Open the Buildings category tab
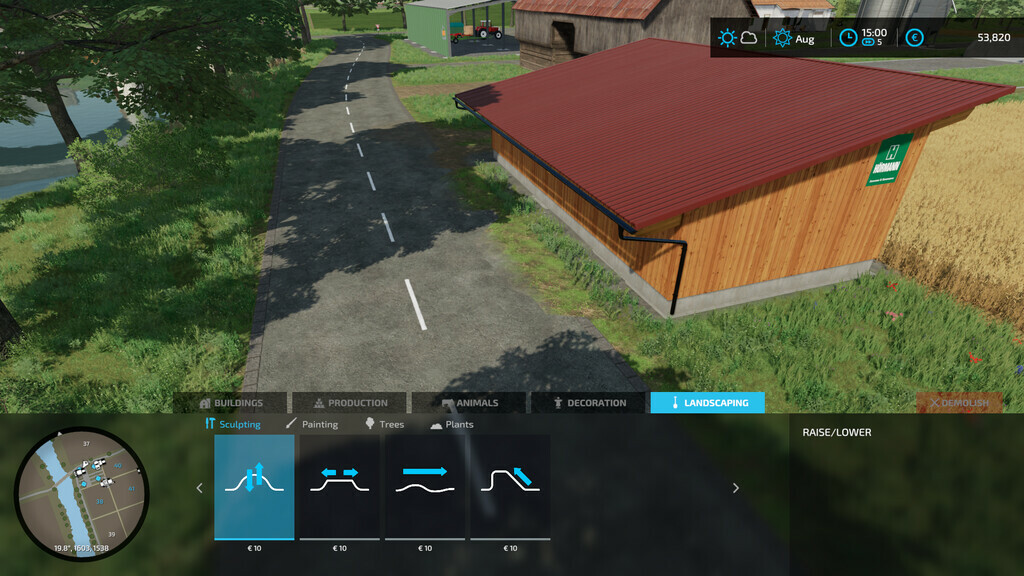1024x576 pixels. [x=231, y=403]
